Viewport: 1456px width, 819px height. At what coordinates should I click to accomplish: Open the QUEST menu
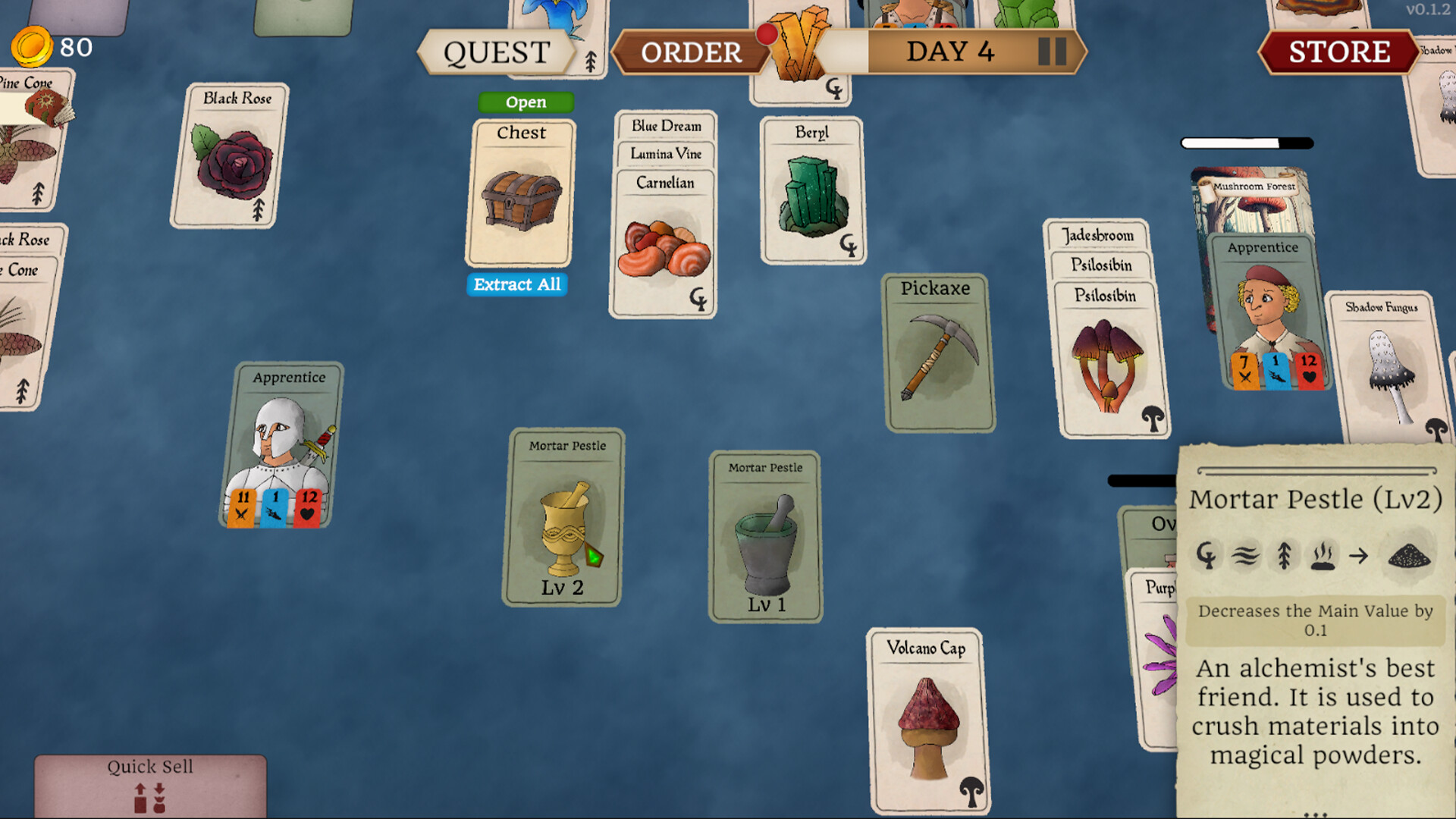pyautogui.click(x=498, y=52)
